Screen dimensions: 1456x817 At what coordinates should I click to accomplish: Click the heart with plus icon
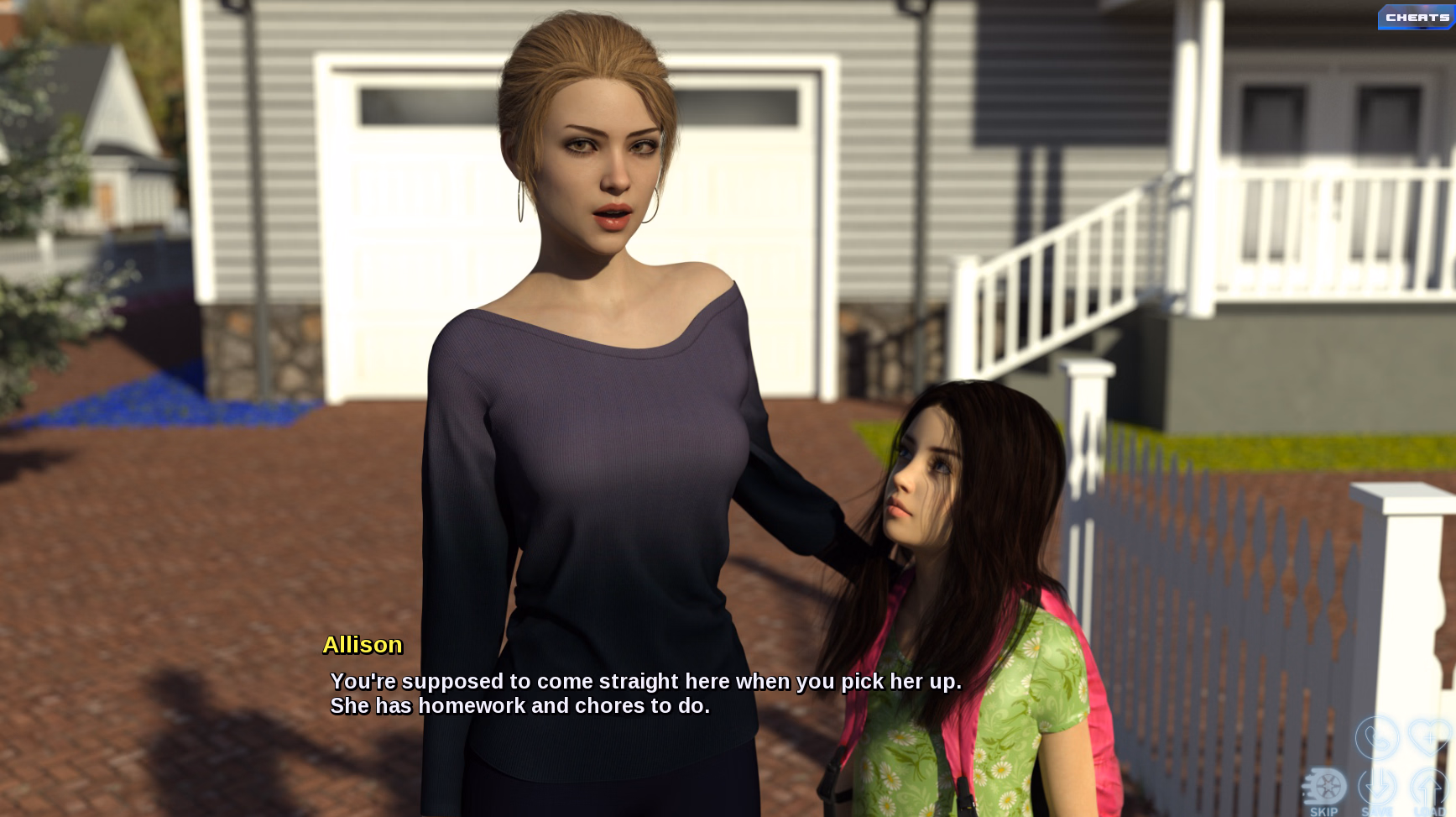(1429, 738)
